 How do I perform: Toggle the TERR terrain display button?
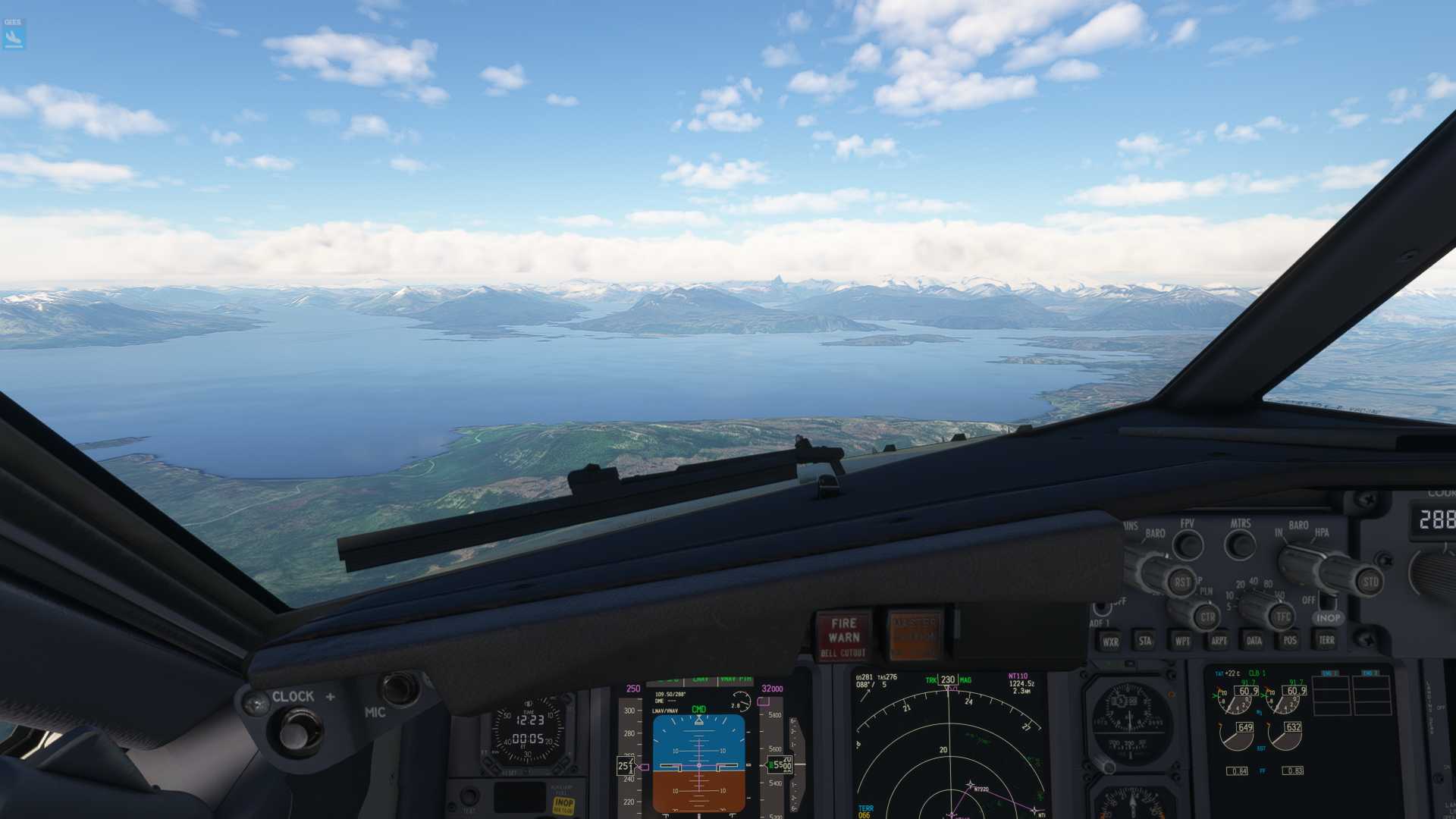tap(1326, 640)
